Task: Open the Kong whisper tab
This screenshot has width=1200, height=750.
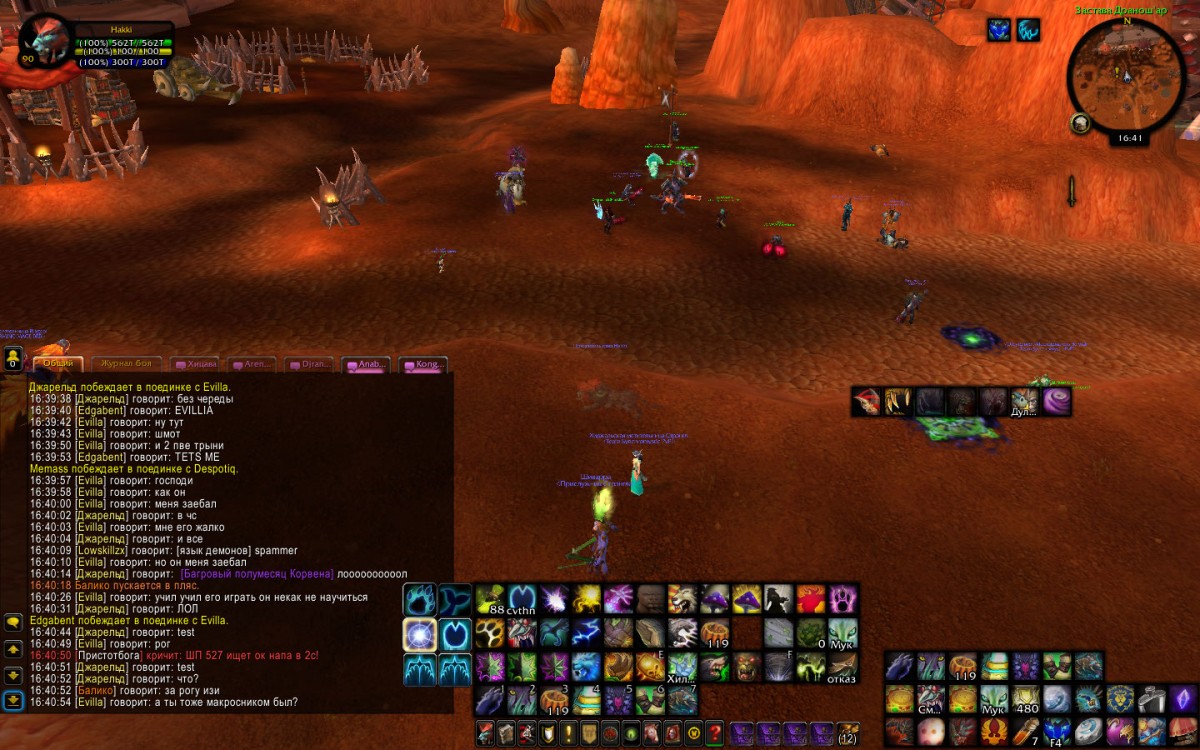Action: (424, 365)
